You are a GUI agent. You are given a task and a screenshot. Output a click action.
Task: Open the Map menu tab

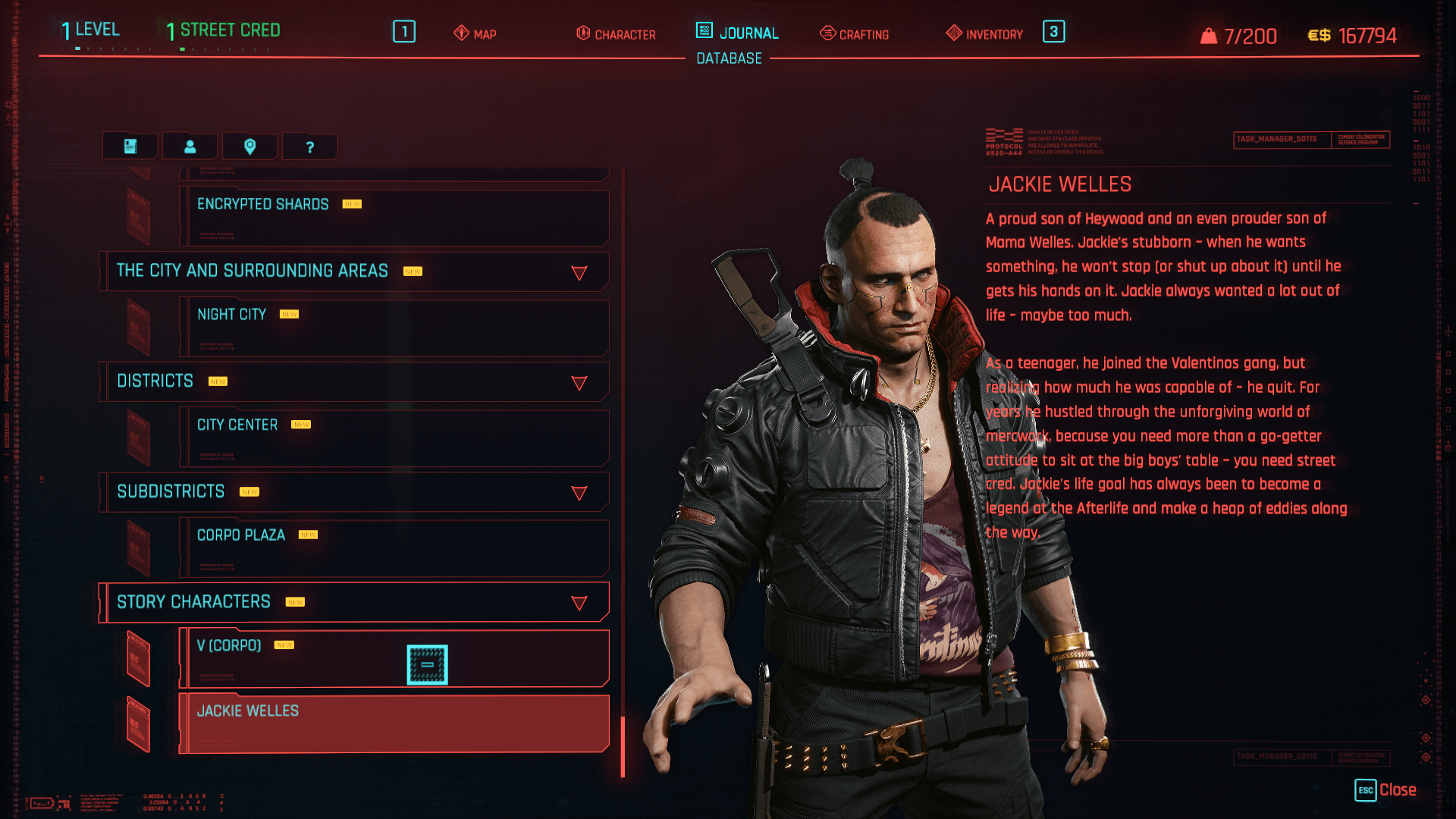pos(475,34)
